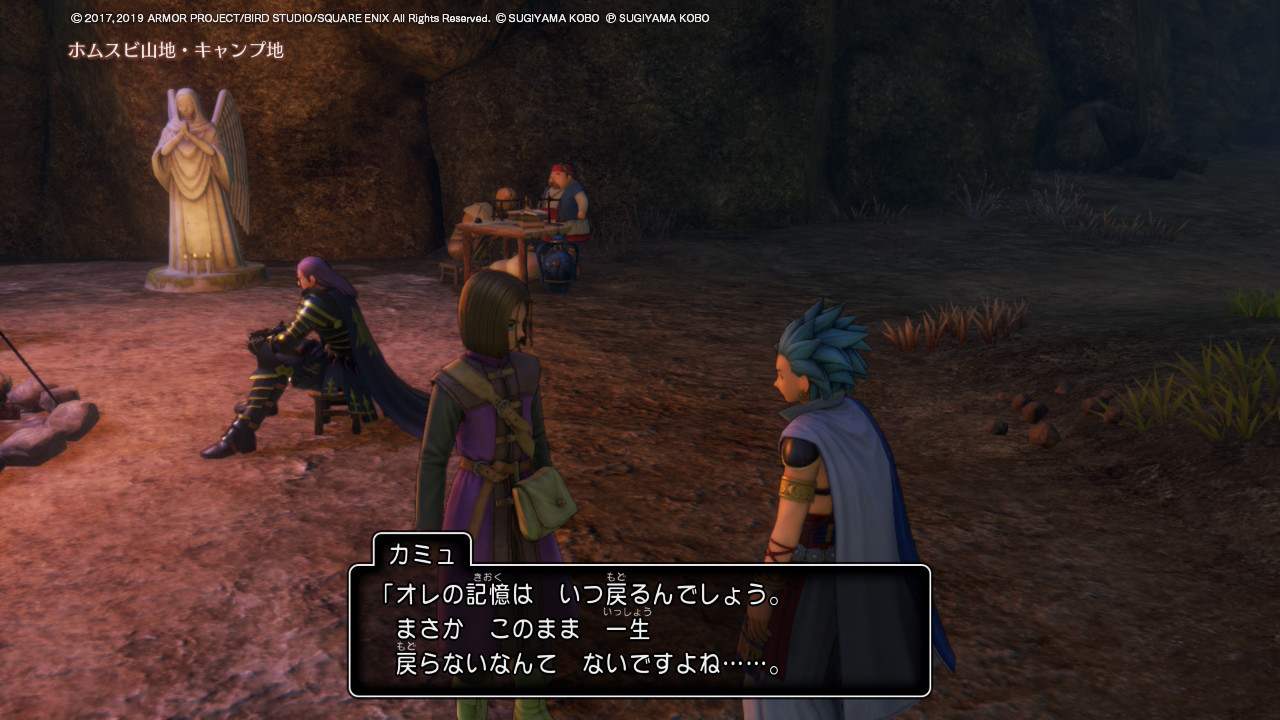Advance the カミュ dialogue text box
The height and width of the screenshot is (720, 1280).
tap(639, 630)
